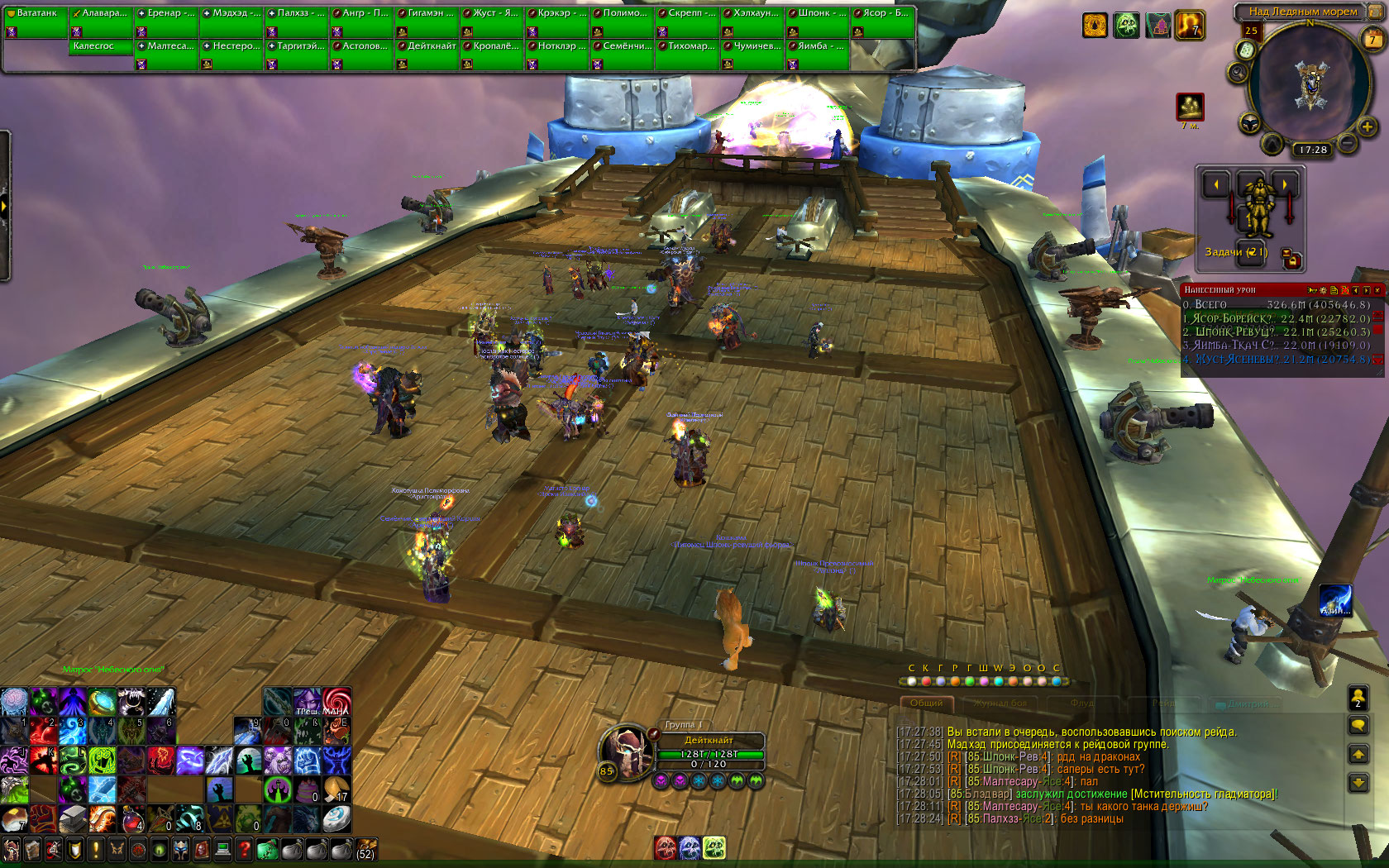Open the green backpack bag slot
The height and width of the screenshot is (868, 1389).
click(266, 849)
